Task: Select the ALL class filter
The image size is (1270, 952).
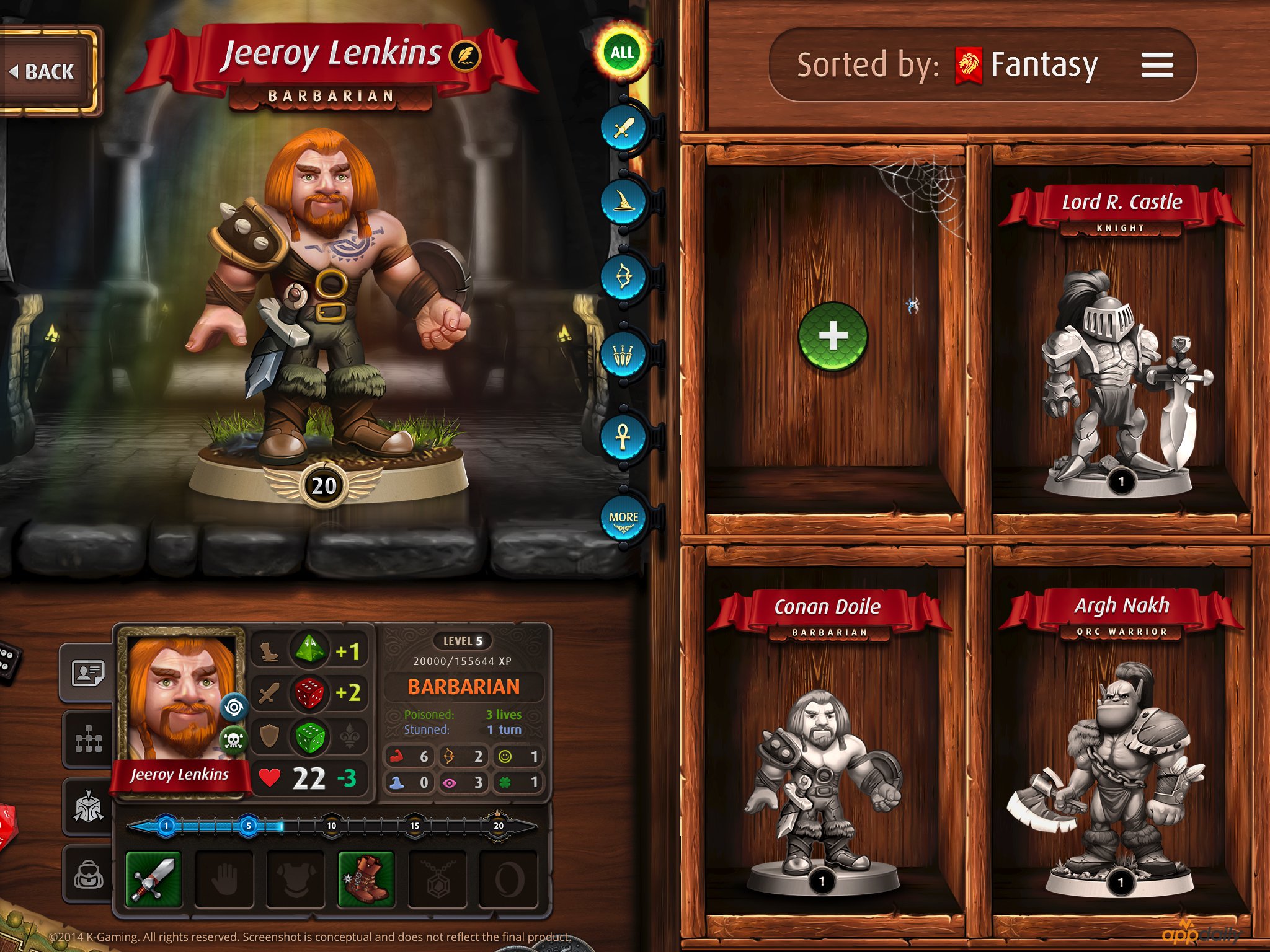Action: 622,53
